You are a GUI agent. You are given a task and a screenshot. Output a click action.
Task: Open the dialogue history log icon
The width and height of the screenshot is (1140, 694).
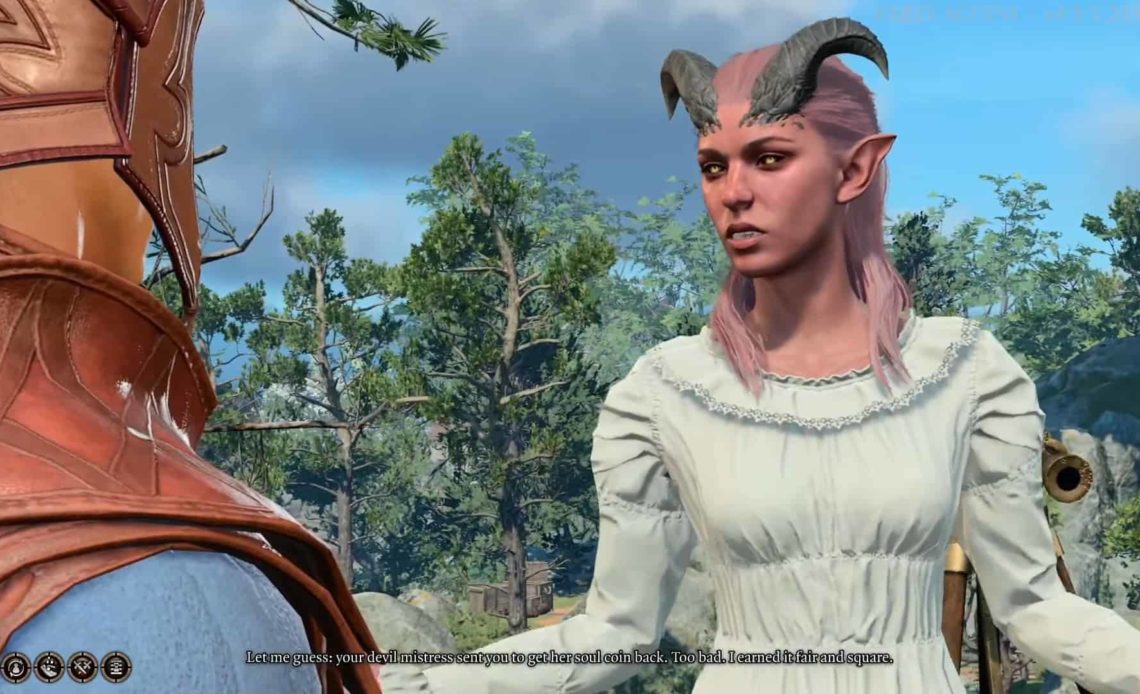click(x=116, y=666)
